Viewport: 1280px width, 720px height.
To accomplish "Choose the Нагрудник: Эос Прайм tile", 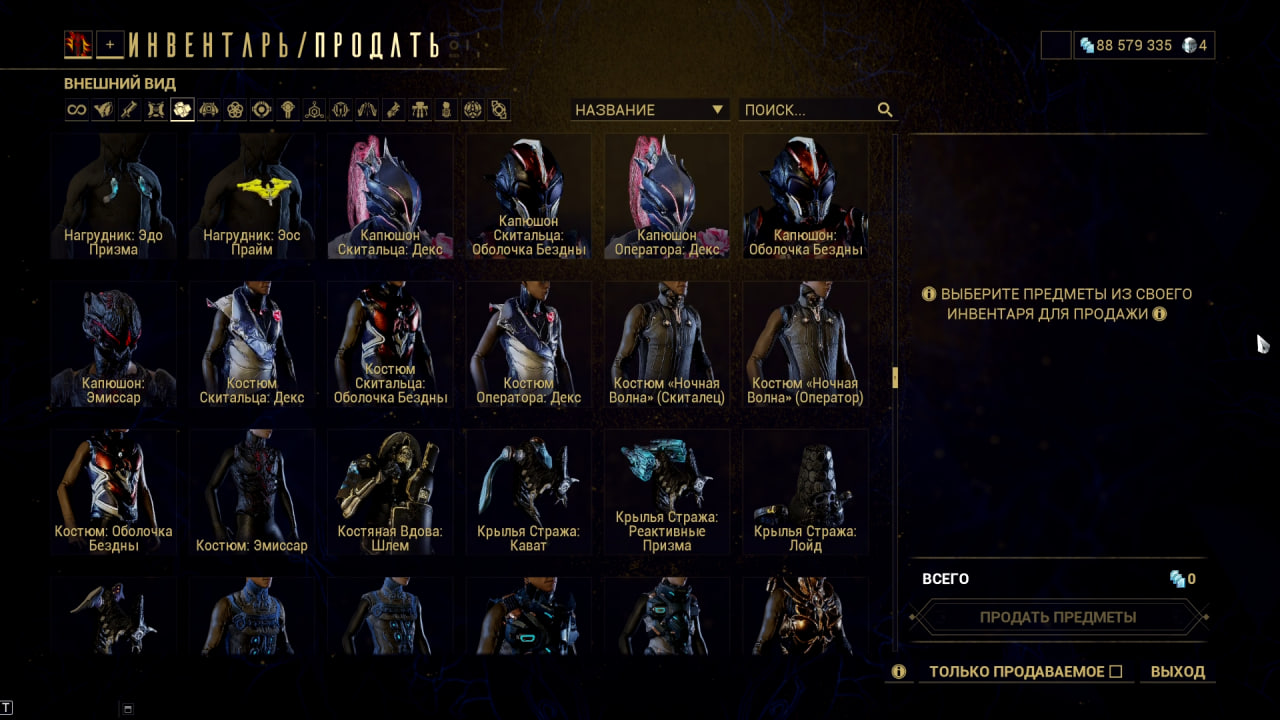I will pyautogui.click(x=251, y=196).
